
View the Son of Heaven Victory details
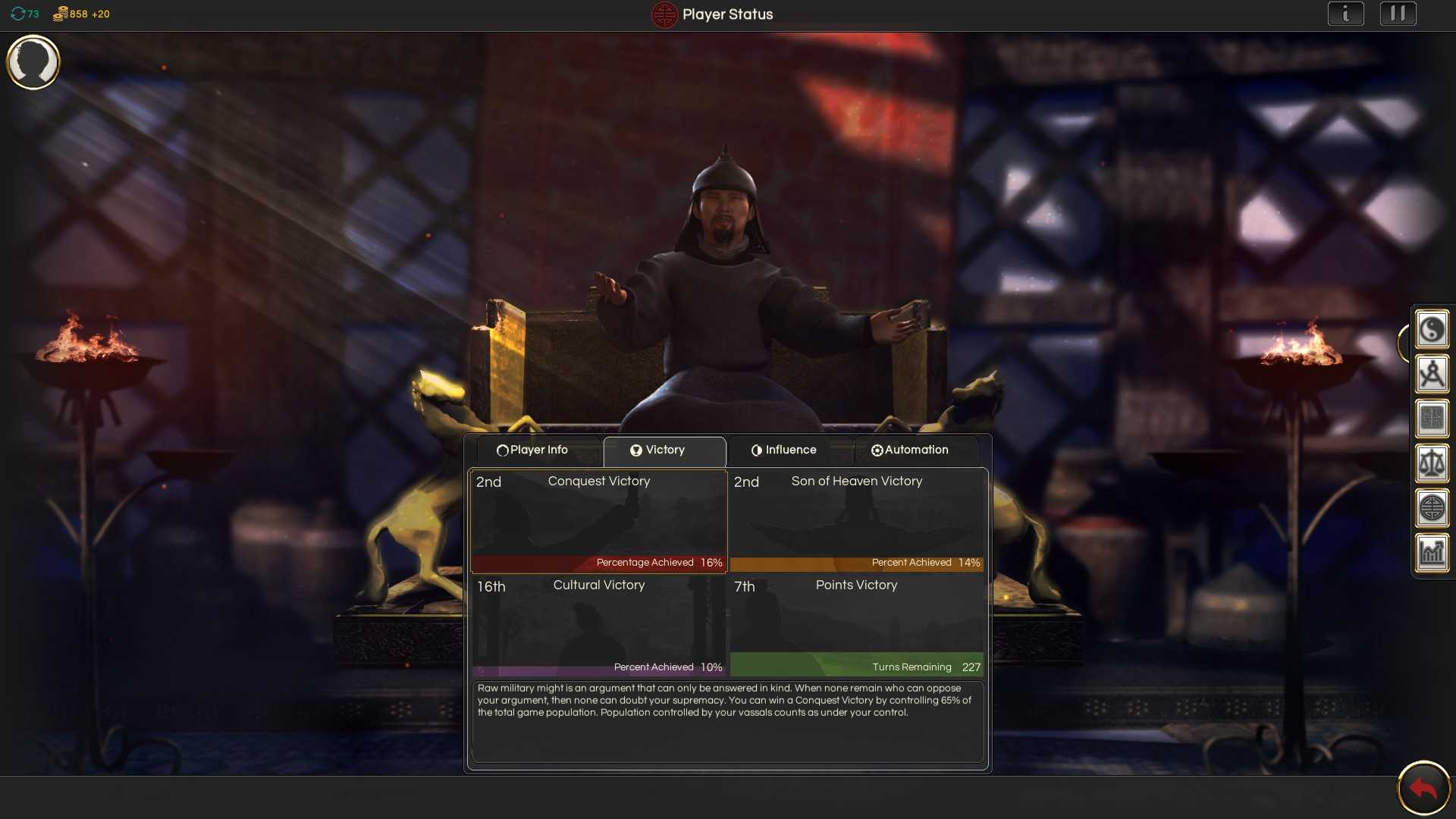[x=856, y=519]
